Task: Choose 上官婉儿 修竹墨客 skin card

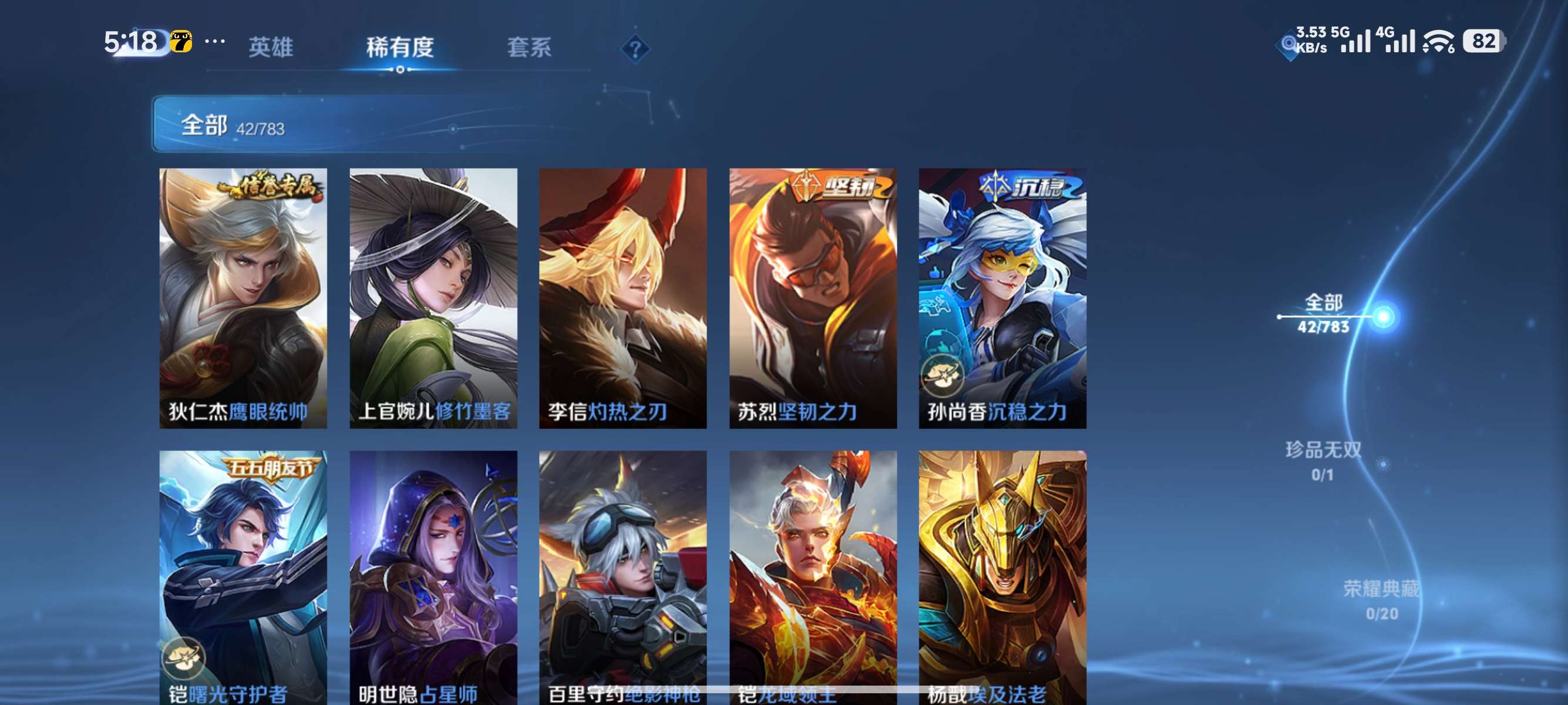Action: 433,298
